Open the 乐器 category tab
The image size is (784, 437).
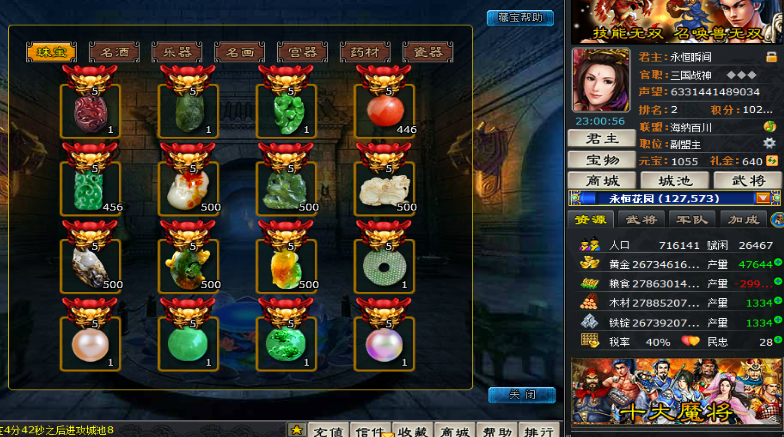pyautogui.click(x=177, y=51)
